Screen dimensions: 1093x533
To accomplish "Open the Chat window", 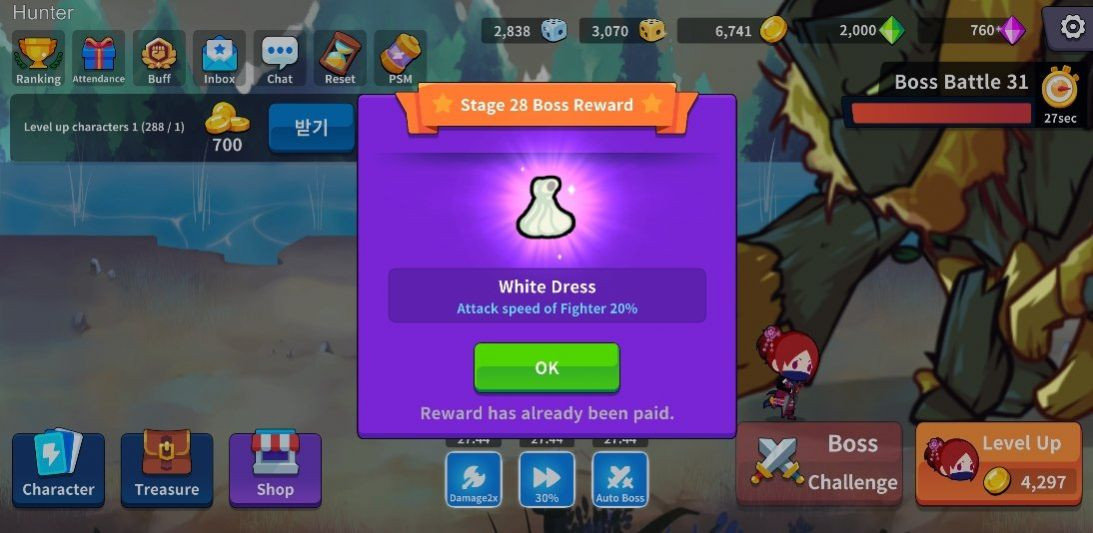I will tap(280, 58).
